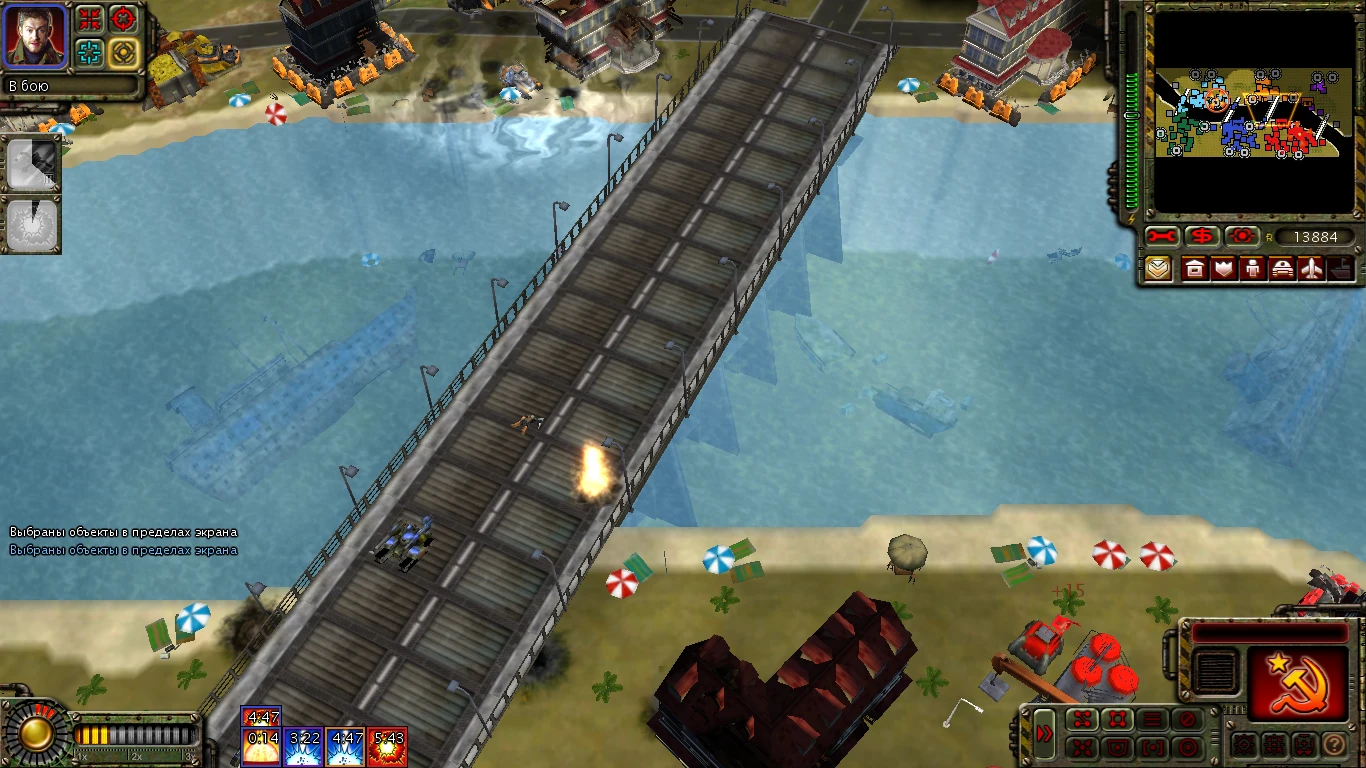Activate sell mode with the dollar icon
The image size is (1366, 768).
coord(1201,237)
